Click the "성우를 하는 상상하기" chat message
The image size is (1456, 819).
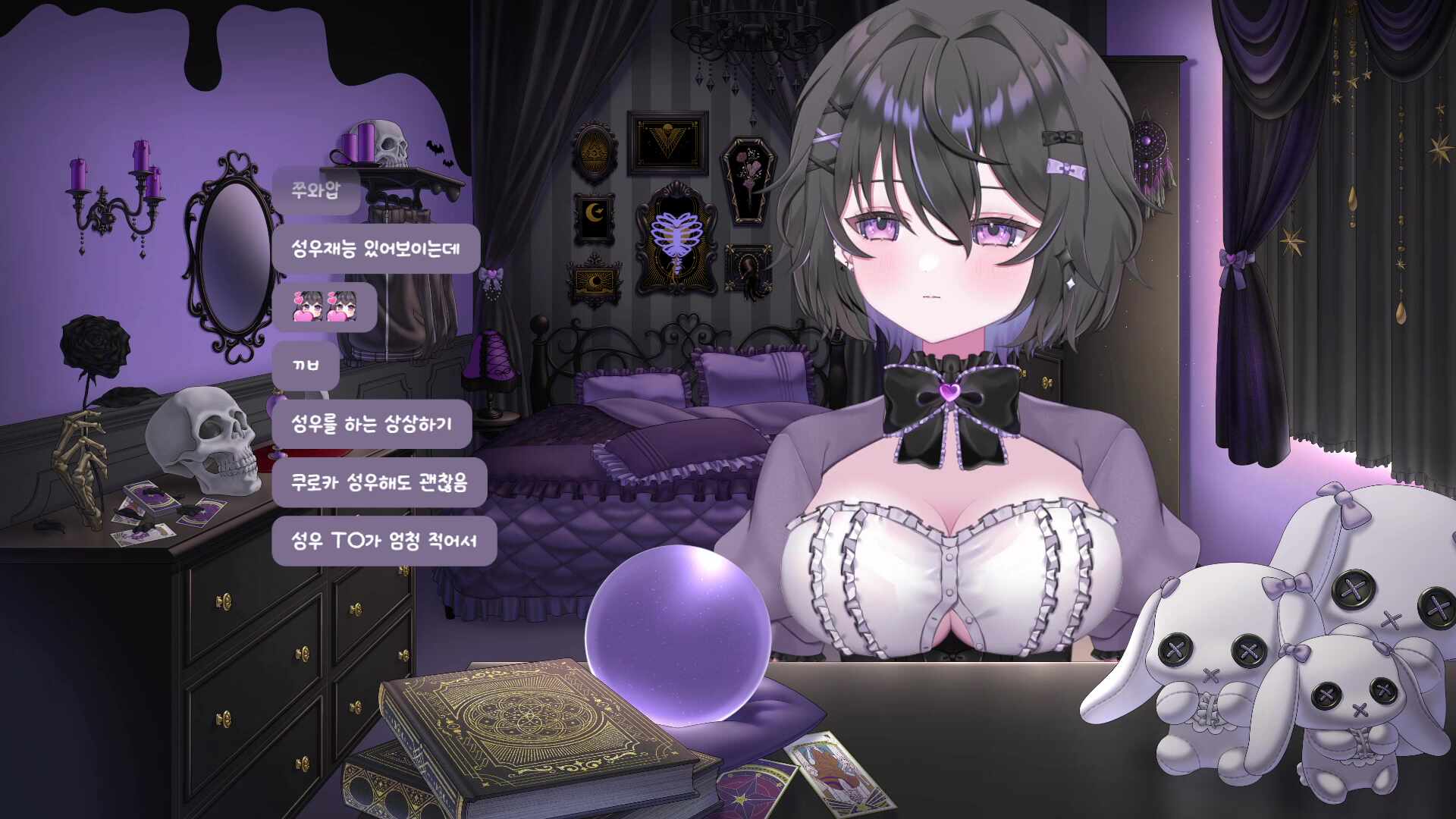tap(372, 424)
